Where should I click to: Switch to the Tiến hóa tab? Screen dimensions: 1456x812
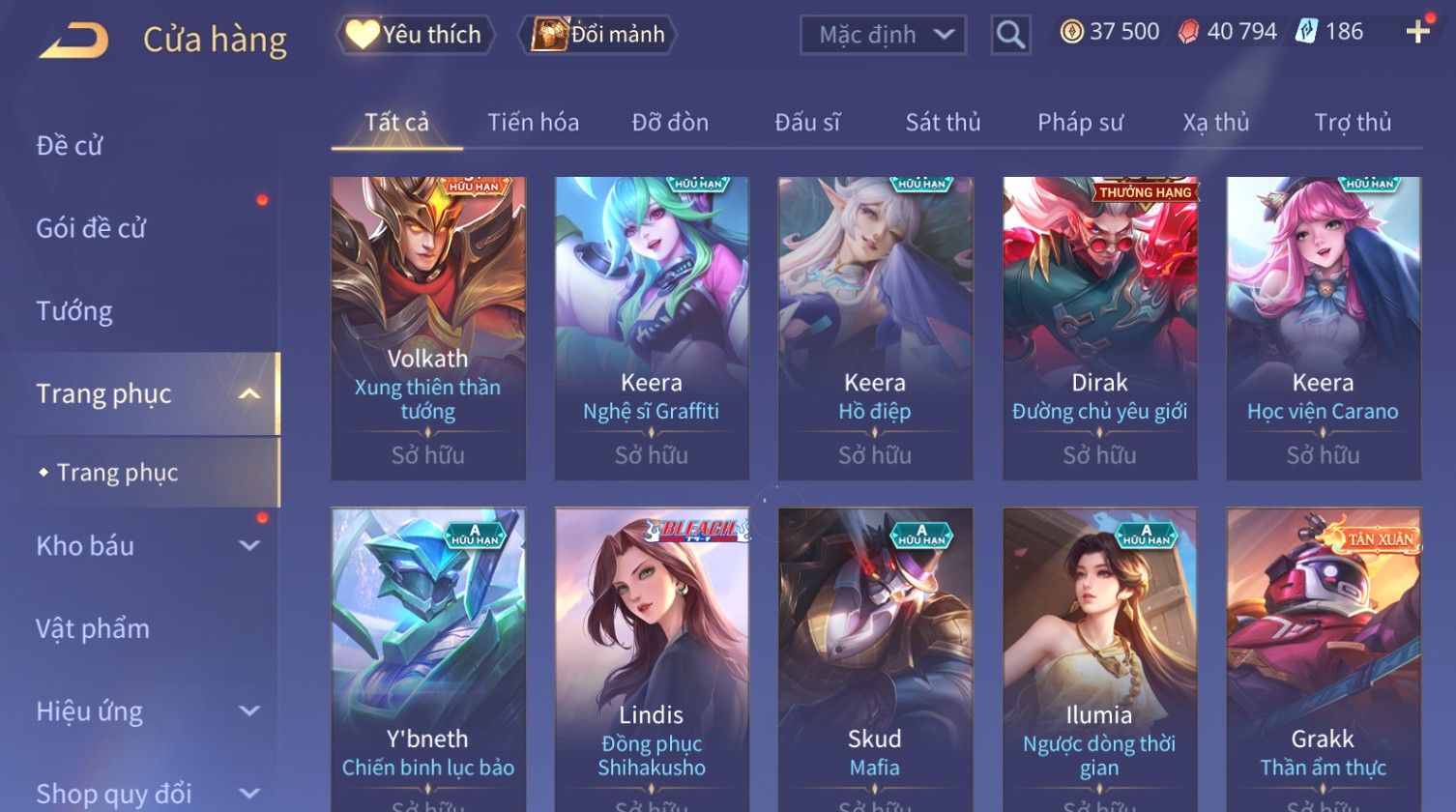tap(533, 123)
